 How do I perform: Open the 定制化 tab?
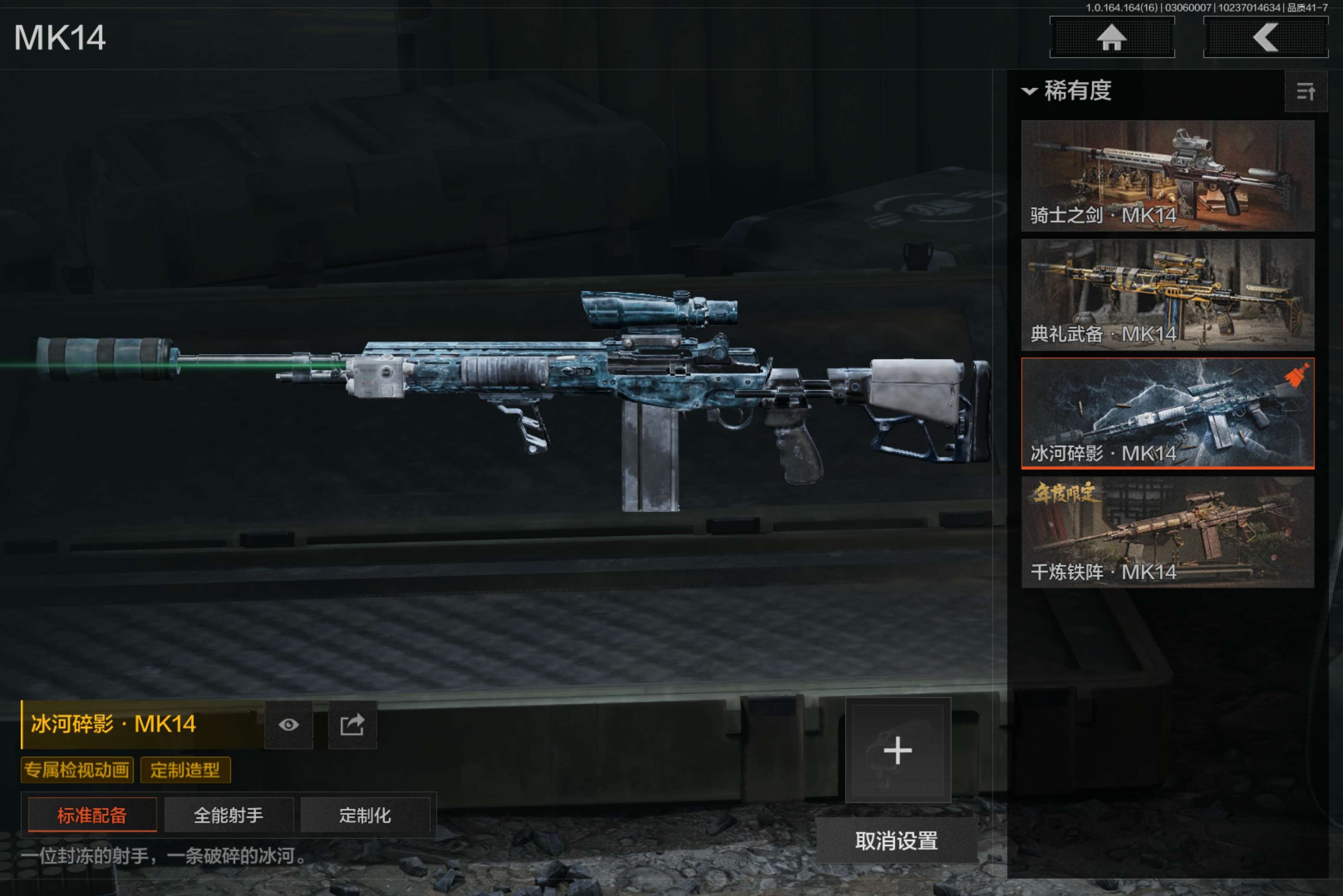(x=365, y=815)
